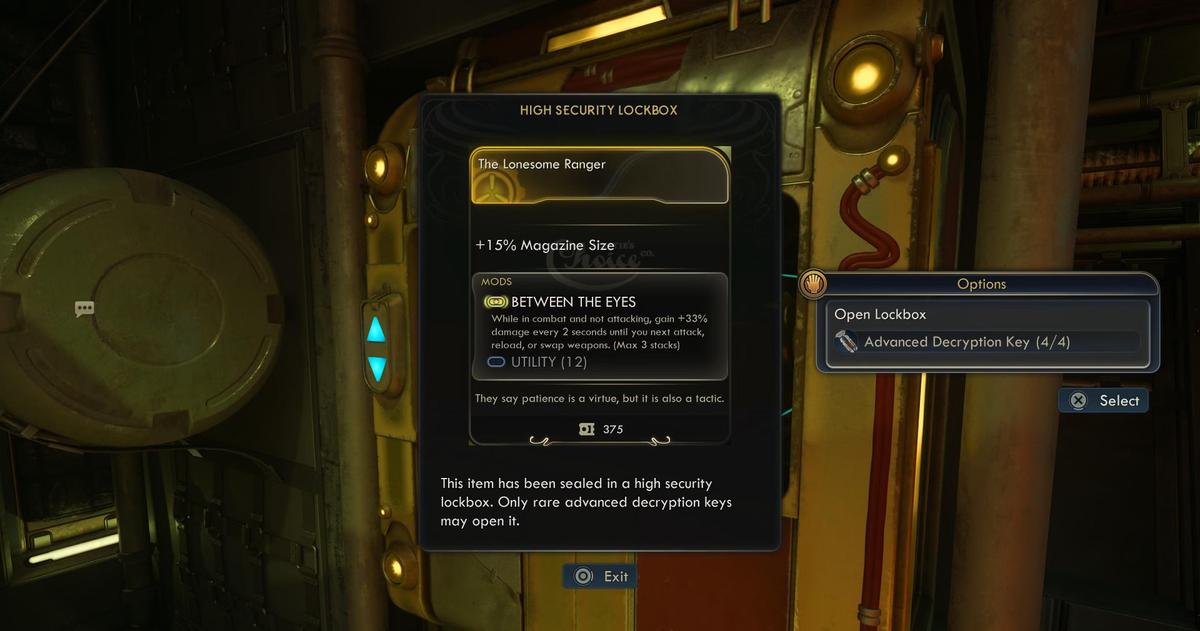Exit the lockbox screen

pyautogui.click(x=600, y=576)
